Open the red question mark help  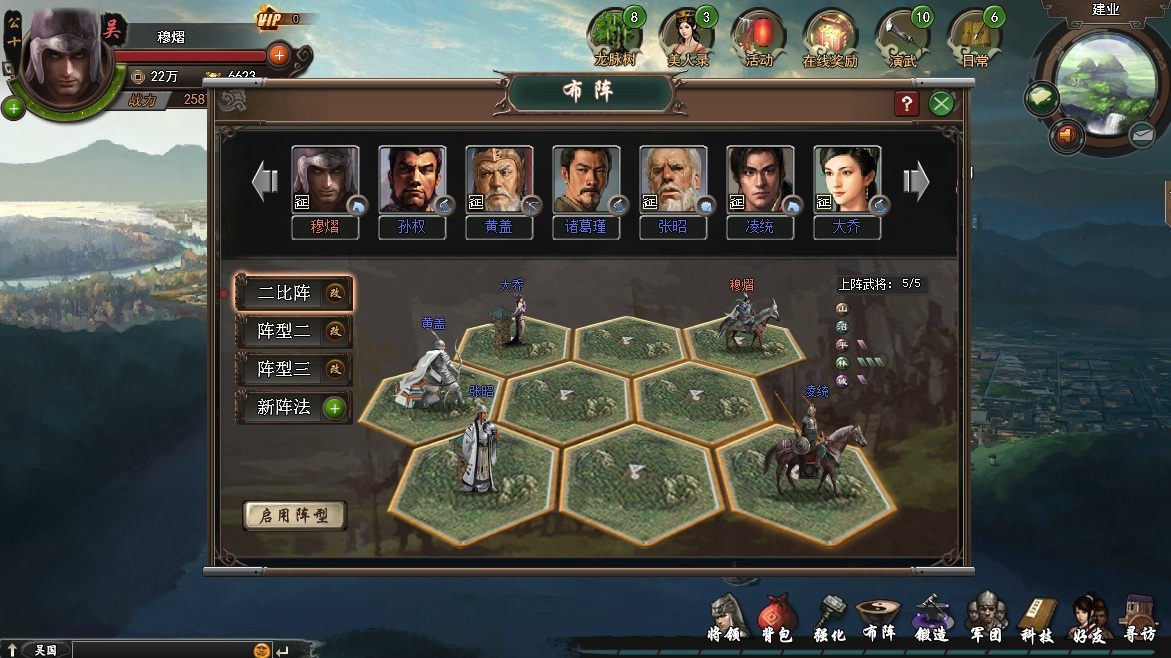click(906, 103)
